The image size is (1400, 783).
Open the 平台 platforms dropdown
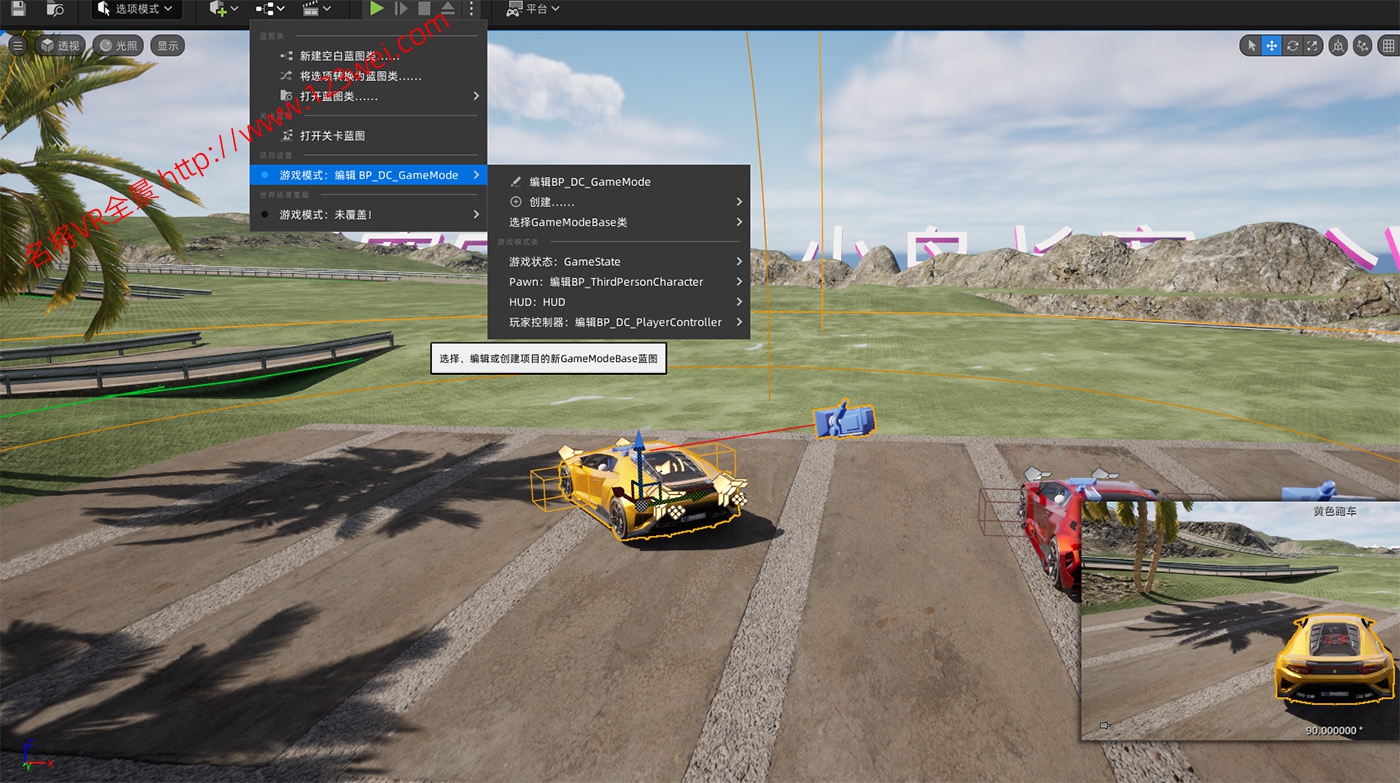(533, 9)
